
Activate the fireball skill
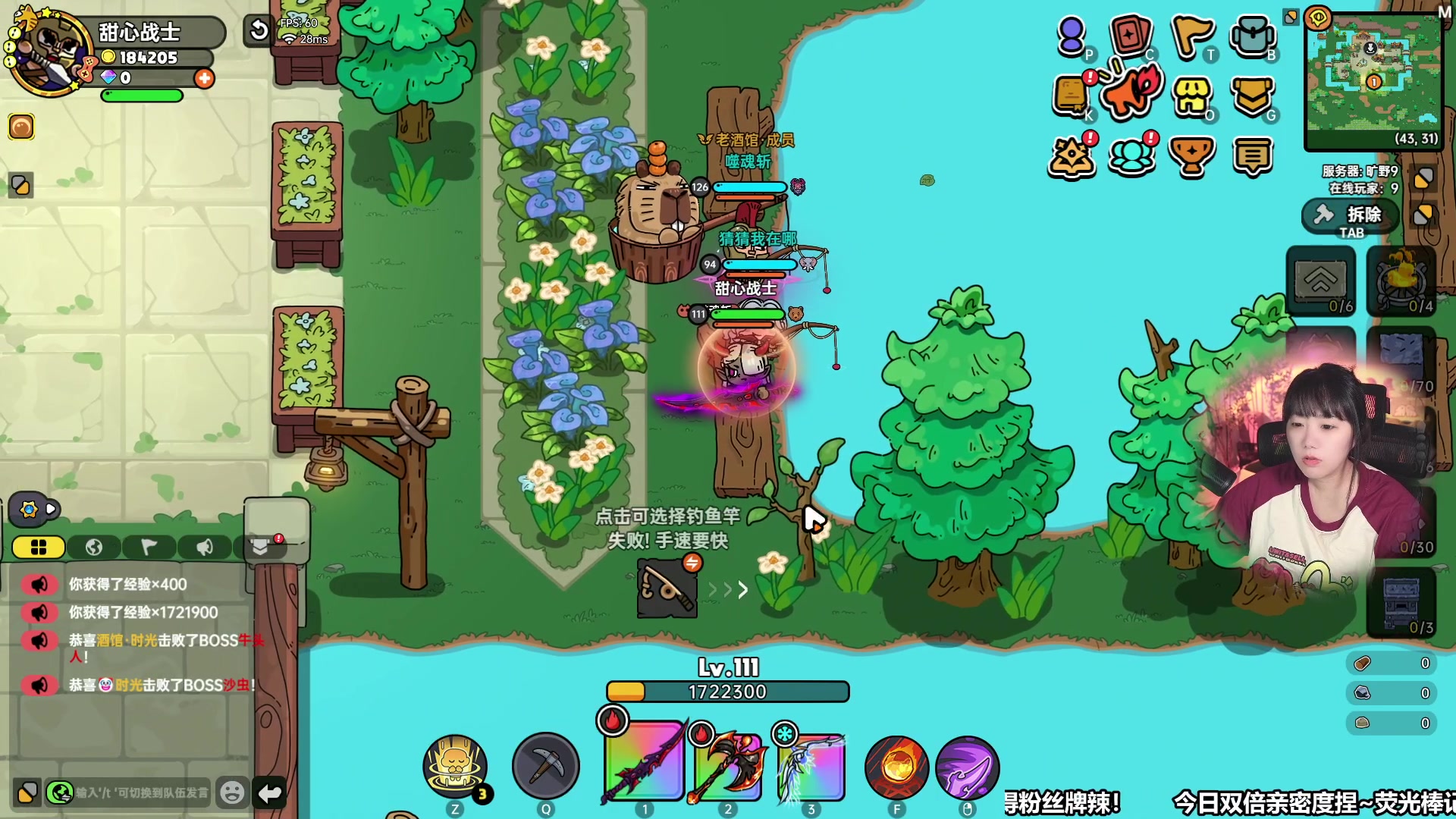pos(896,767)
